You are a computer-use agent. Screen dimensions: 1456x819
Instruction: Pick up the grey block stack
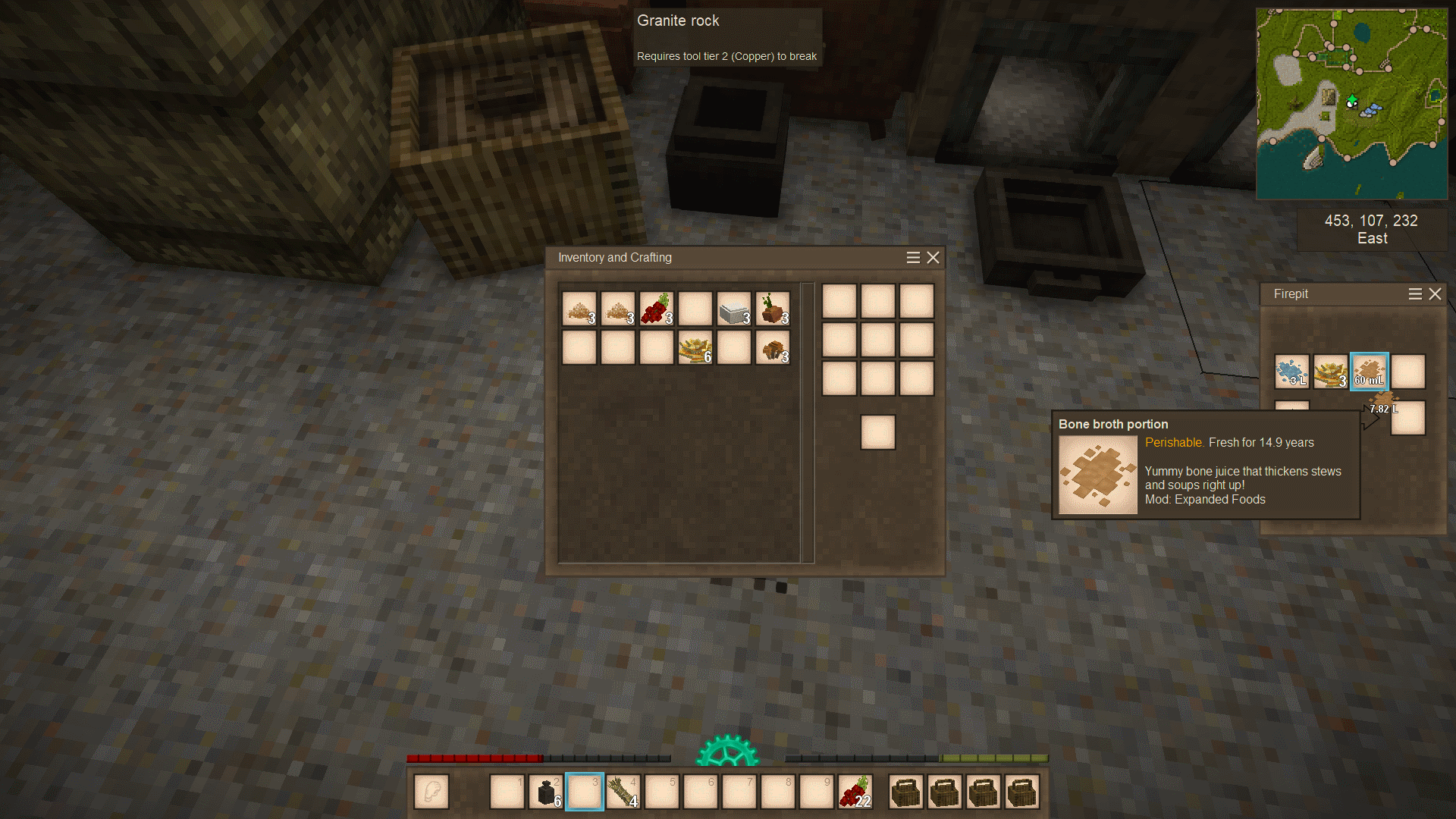click(x=734, y=309)
